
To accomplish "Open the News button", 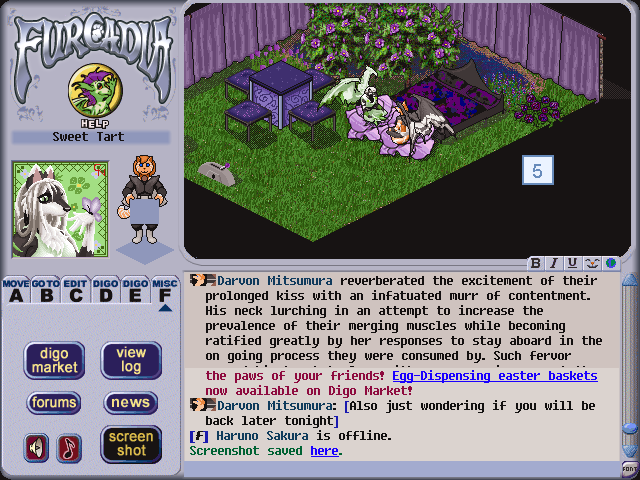I will pyautogui.click(x=131, y=403).
